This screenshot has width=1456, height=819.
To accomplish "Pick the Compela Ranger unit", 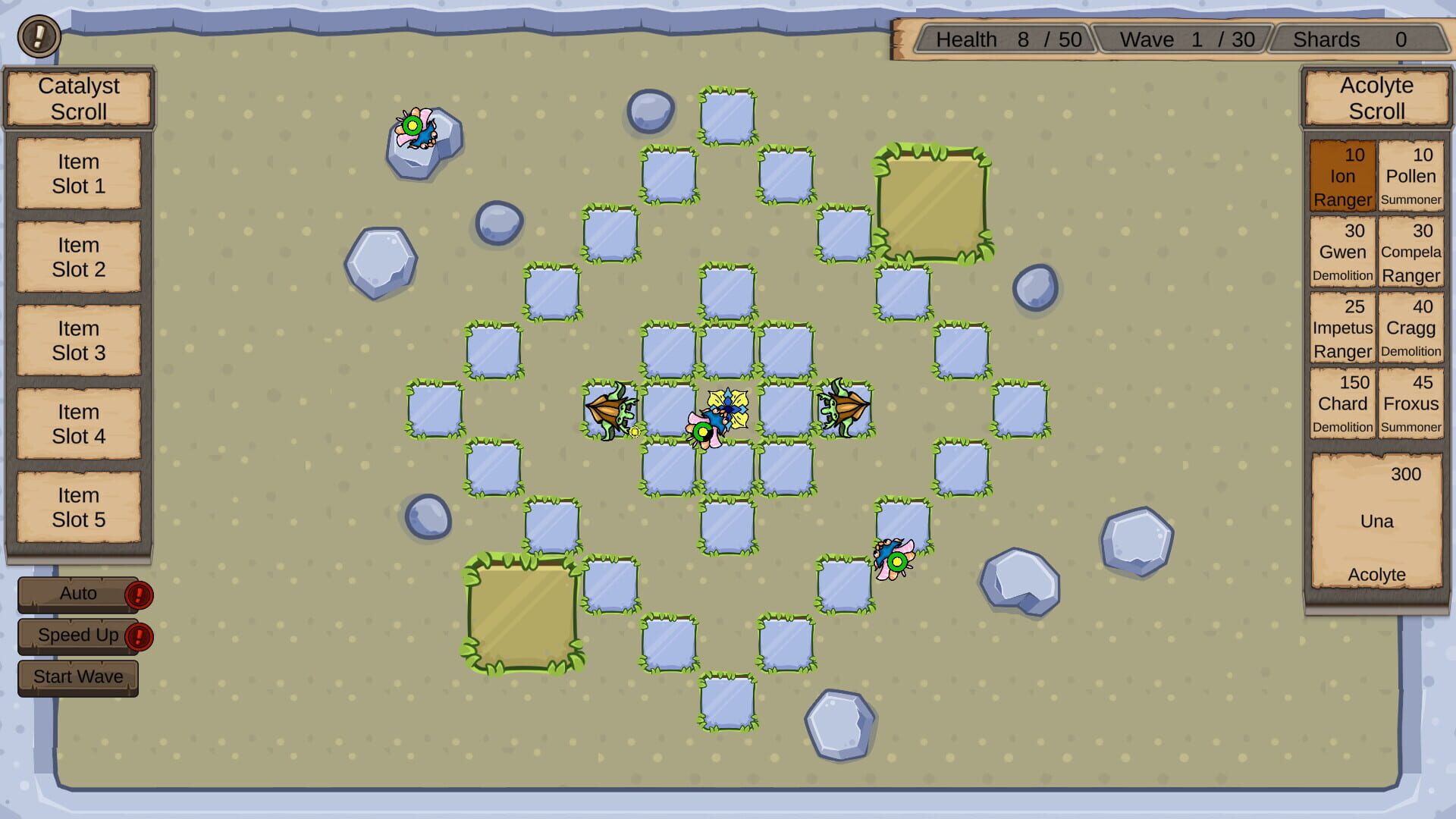I will point(1411,253).
